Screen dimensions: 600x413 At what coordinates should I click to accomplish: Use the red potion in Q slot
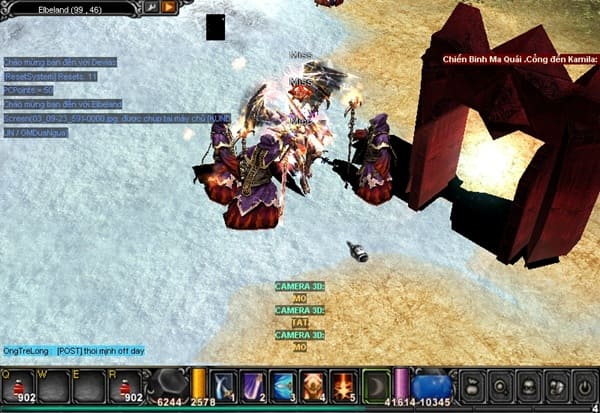(x=18, y=386)
